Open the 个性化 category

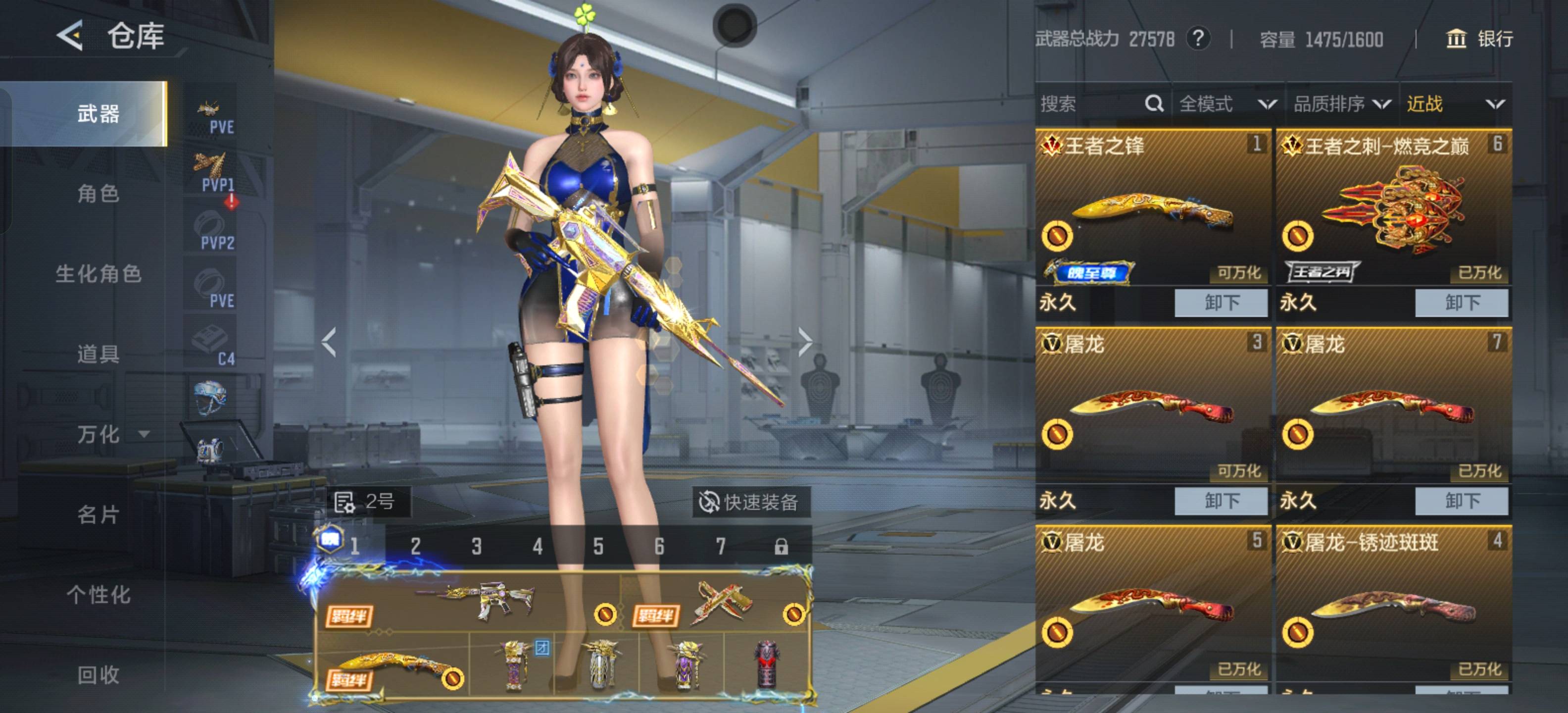click(98, 594)
